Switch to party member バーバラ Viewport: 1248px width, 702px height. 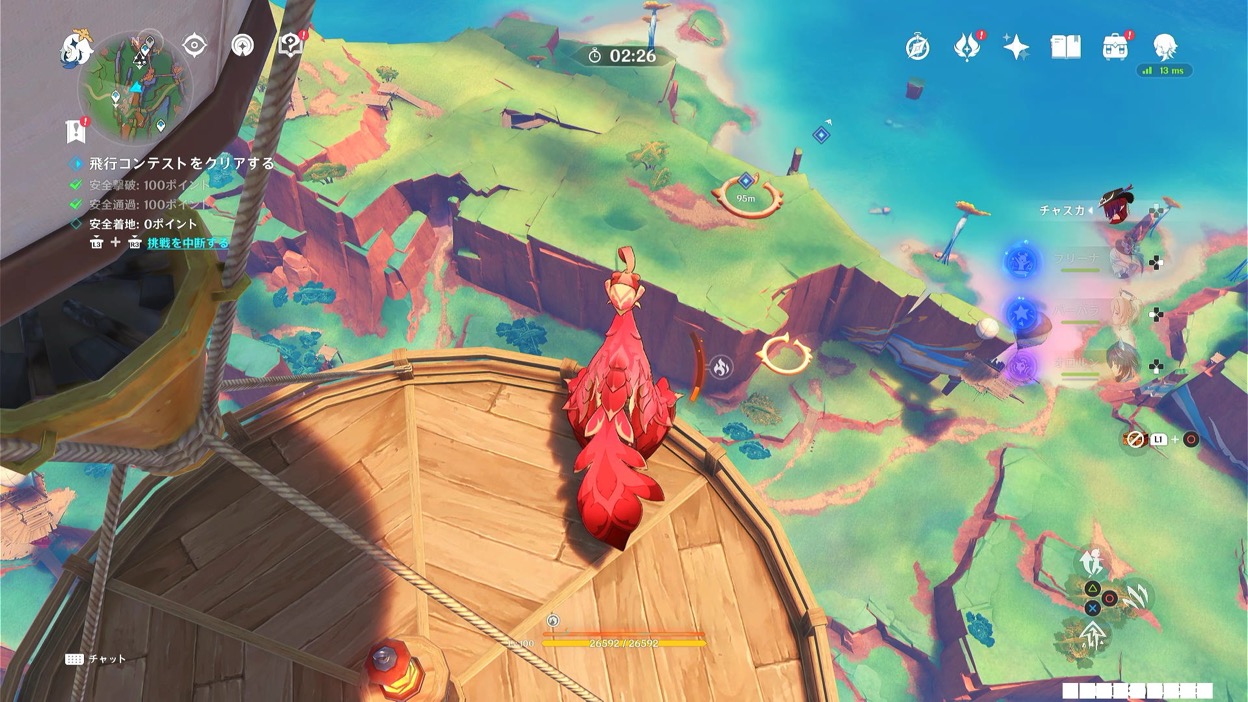[1127, 313]
